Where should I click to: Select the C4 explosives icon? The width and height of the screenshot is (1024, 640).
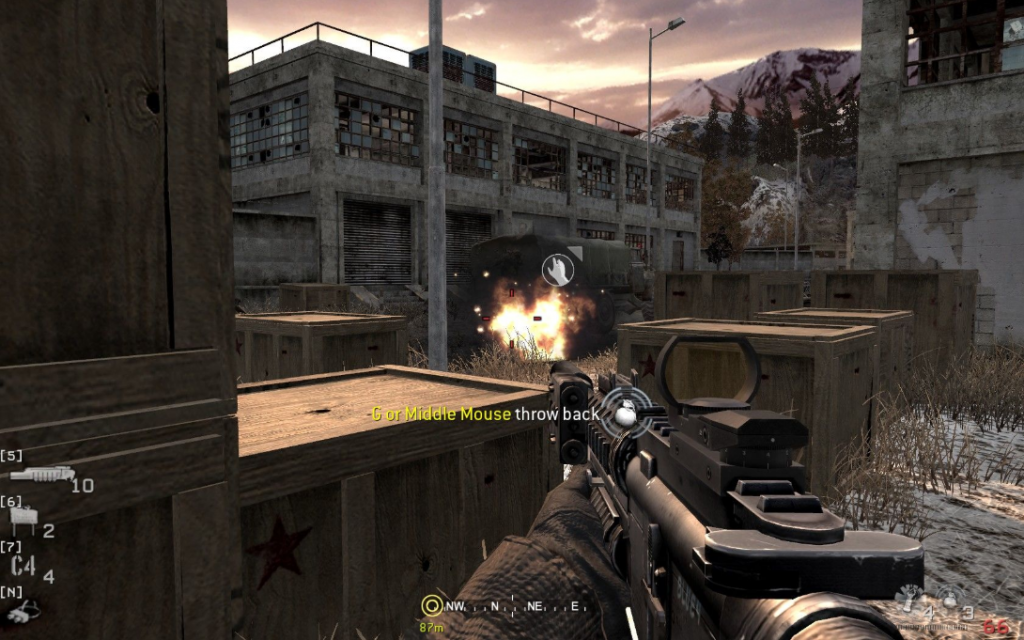pos(23,566)
